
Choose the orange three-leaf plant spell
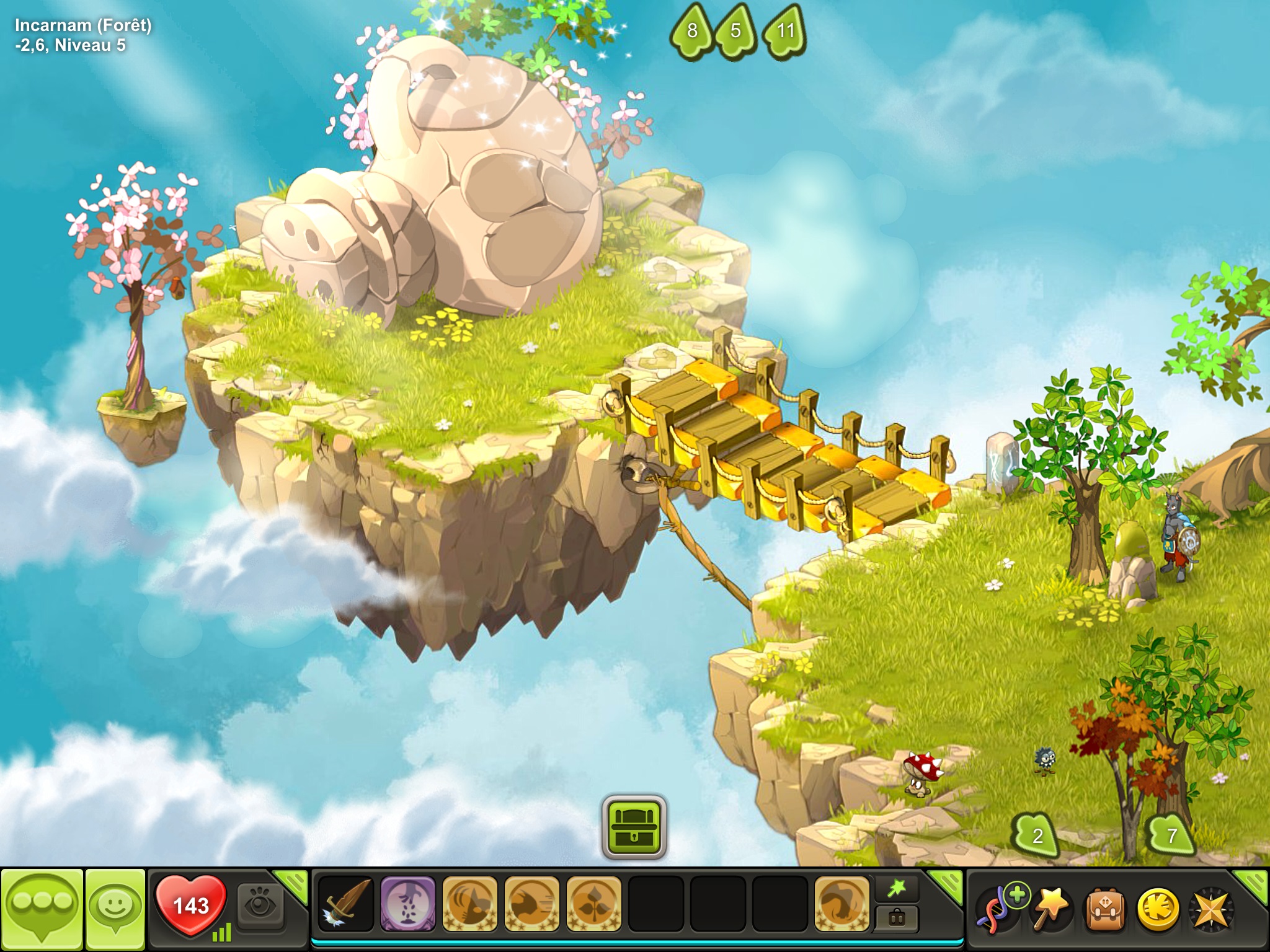point(593,904)
